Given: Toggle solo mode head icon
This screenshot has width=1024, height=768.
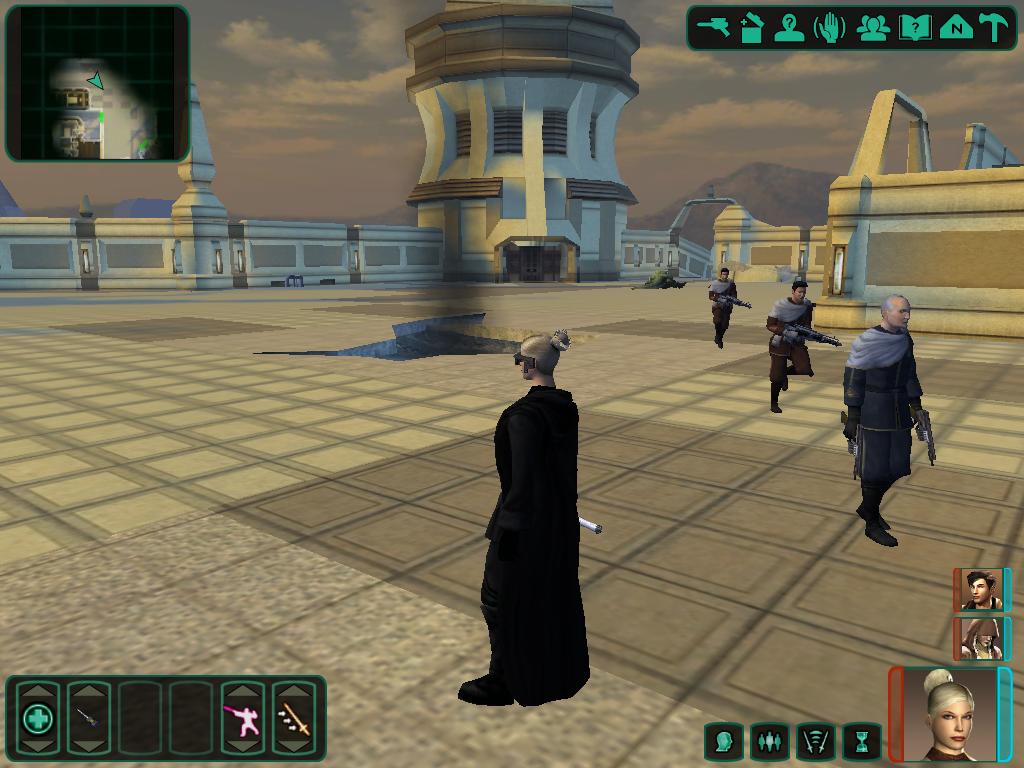Looking at the screenshot, I should 724,742.
